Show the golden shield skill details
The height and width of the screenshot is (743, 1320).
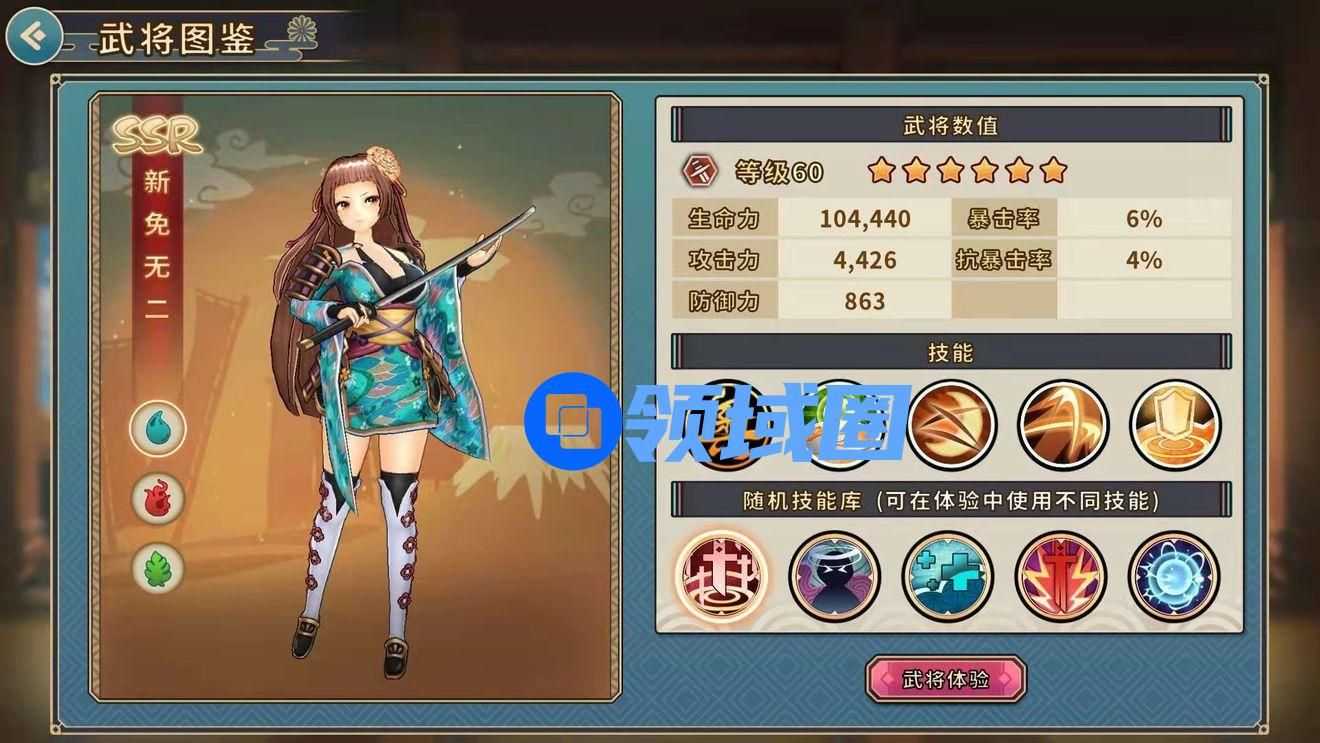click(x=1175, y=425)
